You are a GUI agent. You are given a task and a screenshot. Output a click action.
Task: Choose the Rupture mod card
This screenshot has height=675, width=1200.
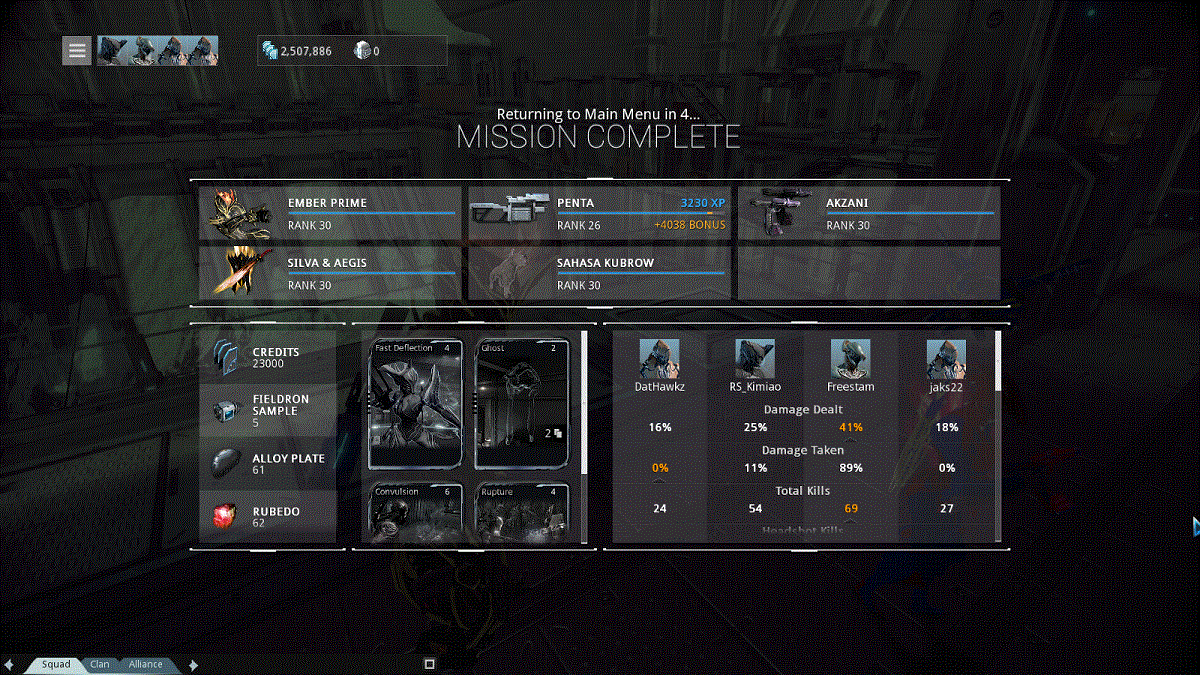tap(522, 513)
